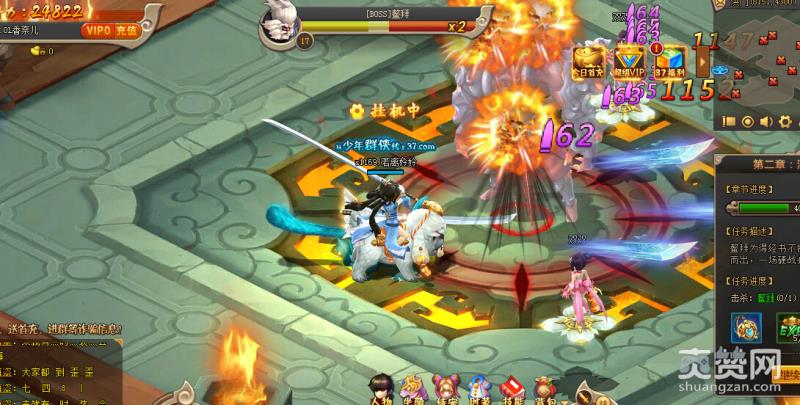This screenshot has width=800, height=405.
Task: Open the 今日首充 gold ingot icon
Action: click(591, 61)
